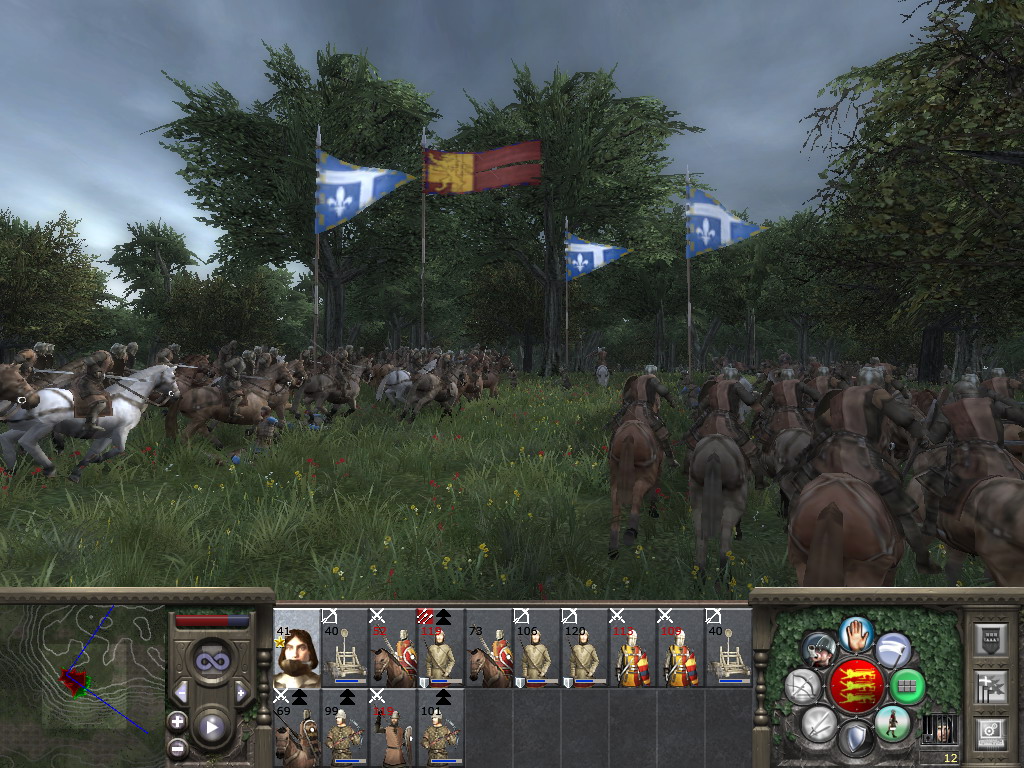Toggle run mode with the walking soldier button
The image size is (1024, 768).
(x=893, y=723)
